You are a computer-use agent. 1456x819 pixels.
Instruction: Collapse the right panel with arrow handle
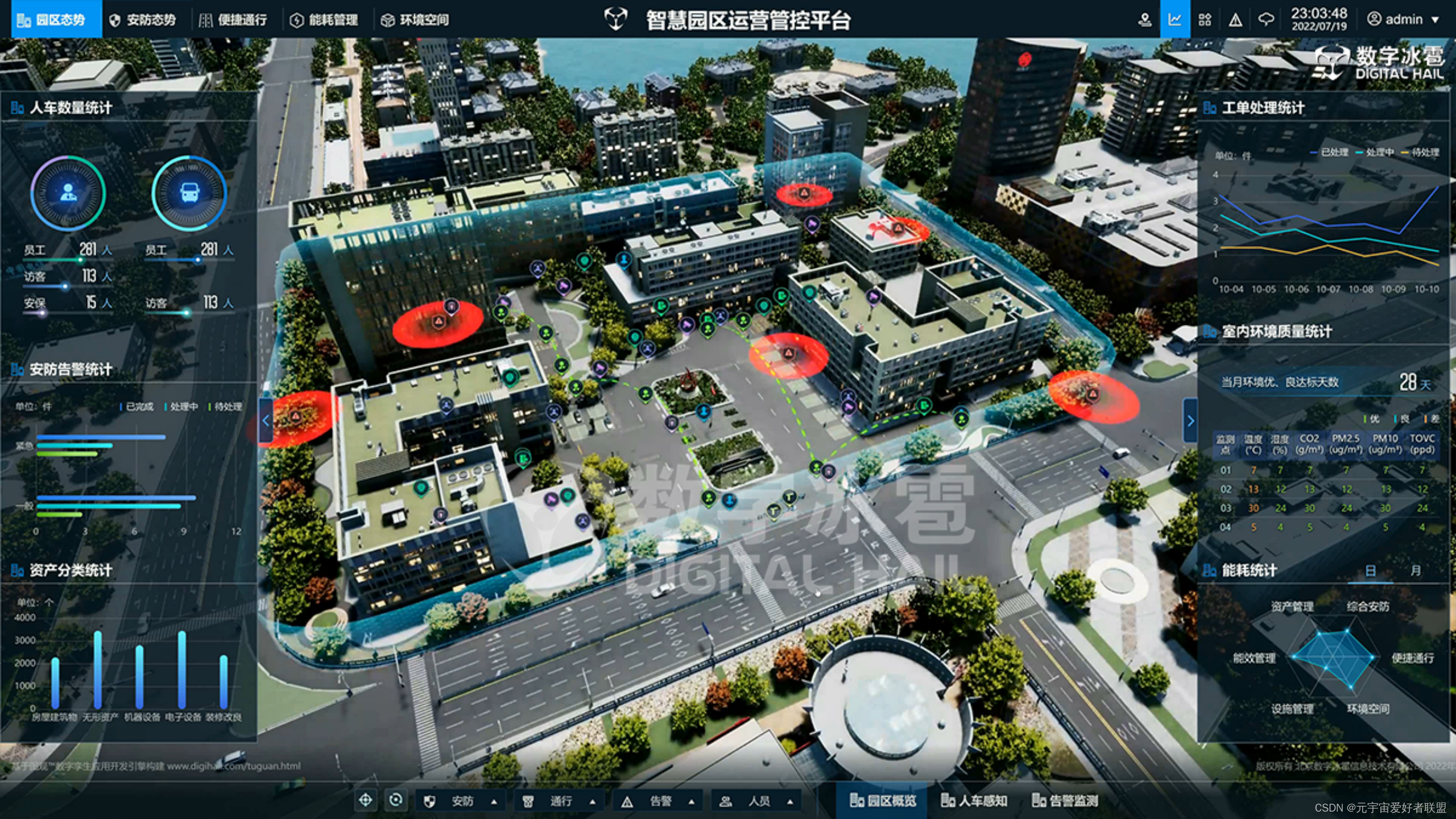[1190, 421]
